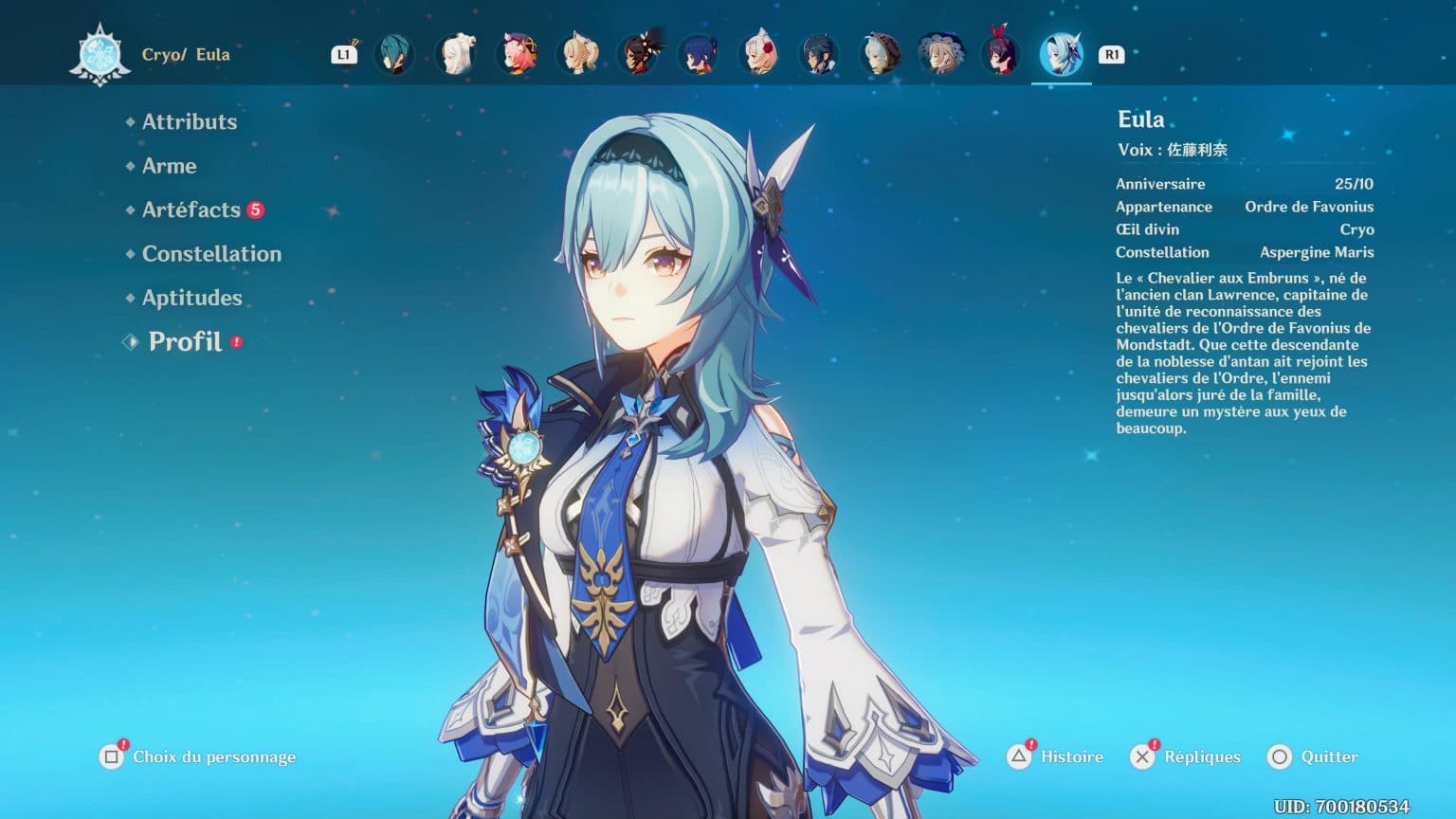Select Eula's highlighted character portrait

(x=1062, y=54)
